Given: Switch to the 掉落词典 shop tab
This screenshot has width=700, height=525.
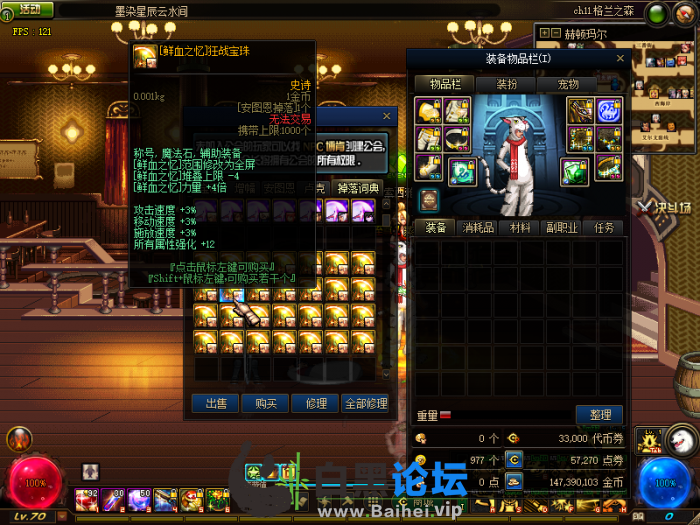Looking at the screenshot, I should [x=357, y=188].
